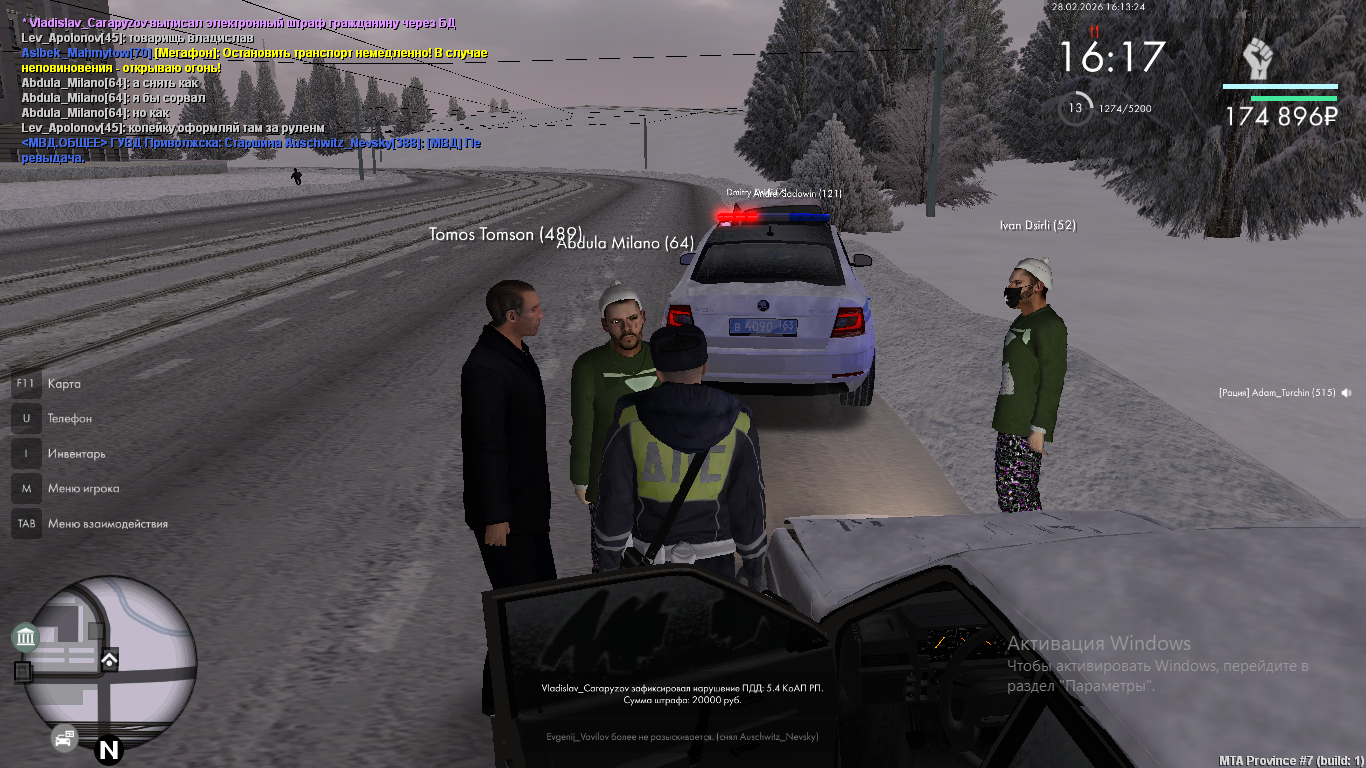Click the car icon below the minimap
Viewport: 1366px width, 768px height.
pos(64,740)
